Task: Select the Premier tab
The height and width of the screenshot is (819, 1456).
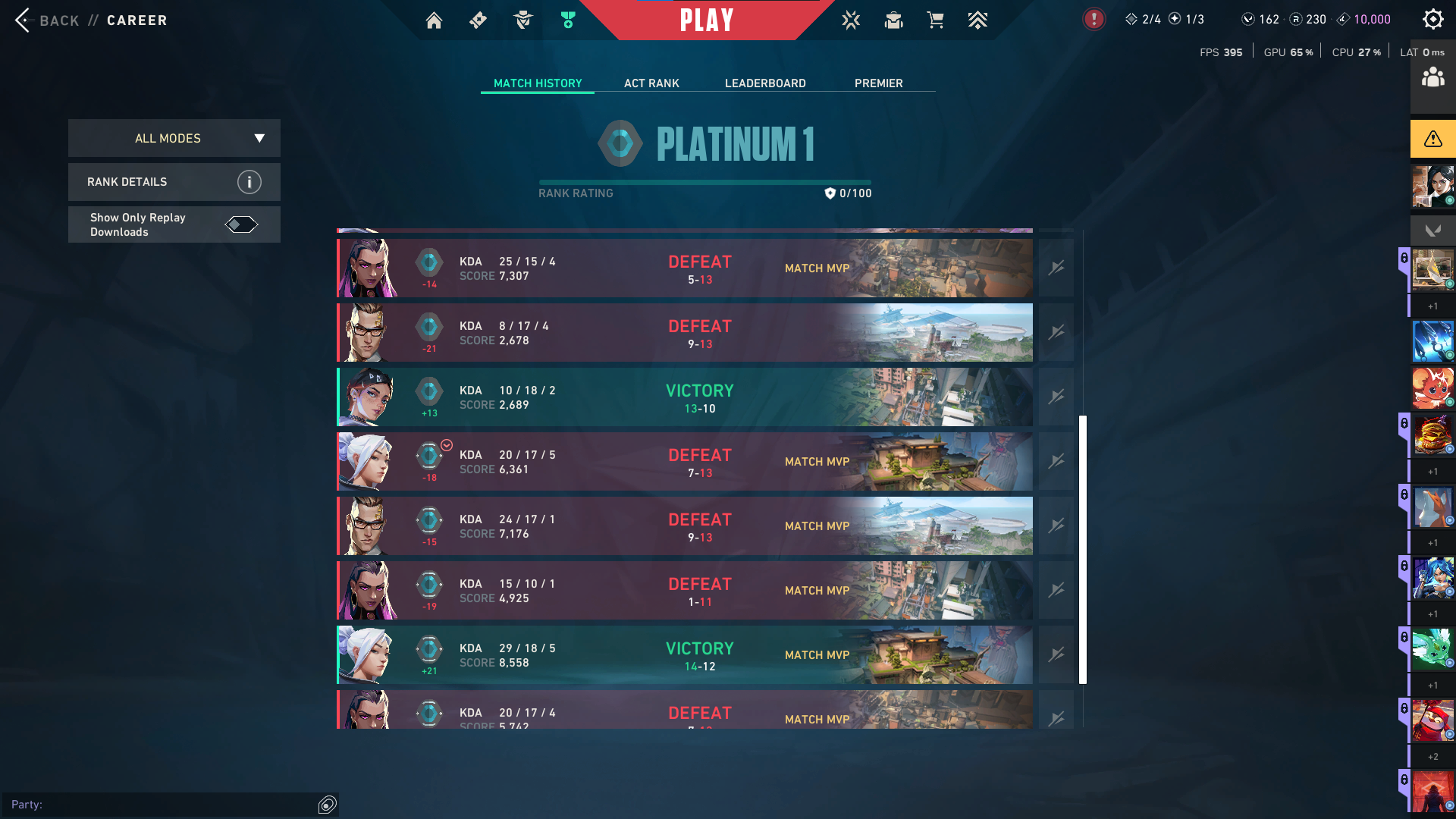Action: (x=878, y=83)
